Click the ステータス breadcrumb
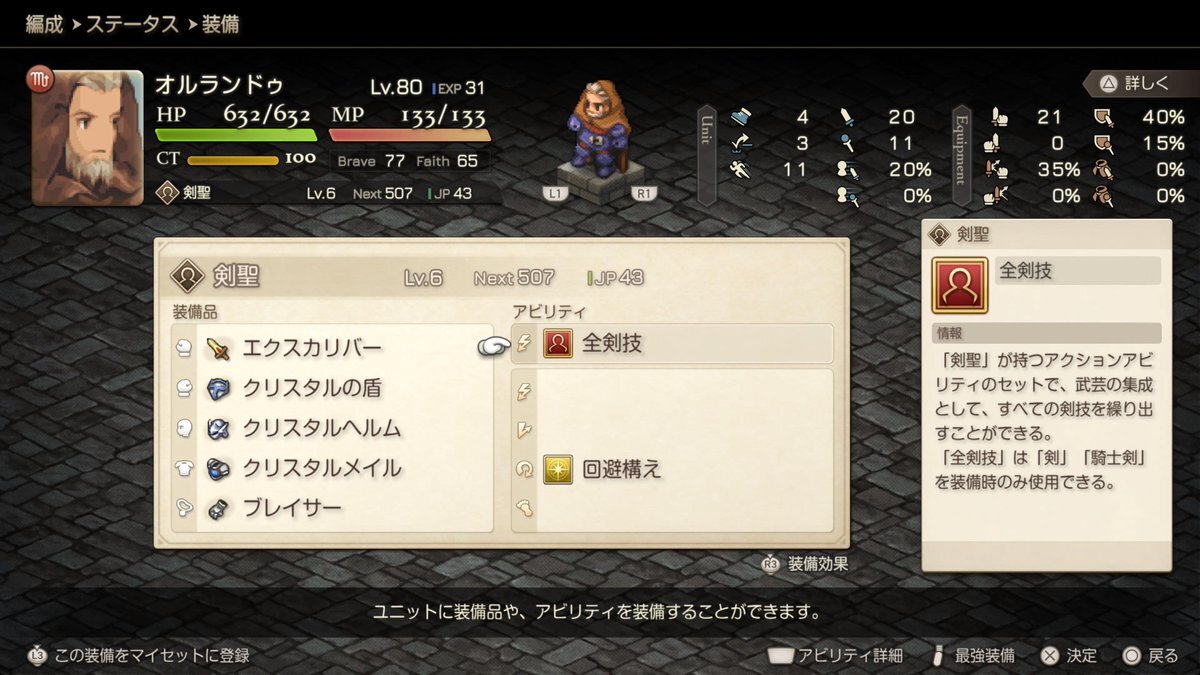Viewport: 1200px width, 675px height. click(133, 23)
